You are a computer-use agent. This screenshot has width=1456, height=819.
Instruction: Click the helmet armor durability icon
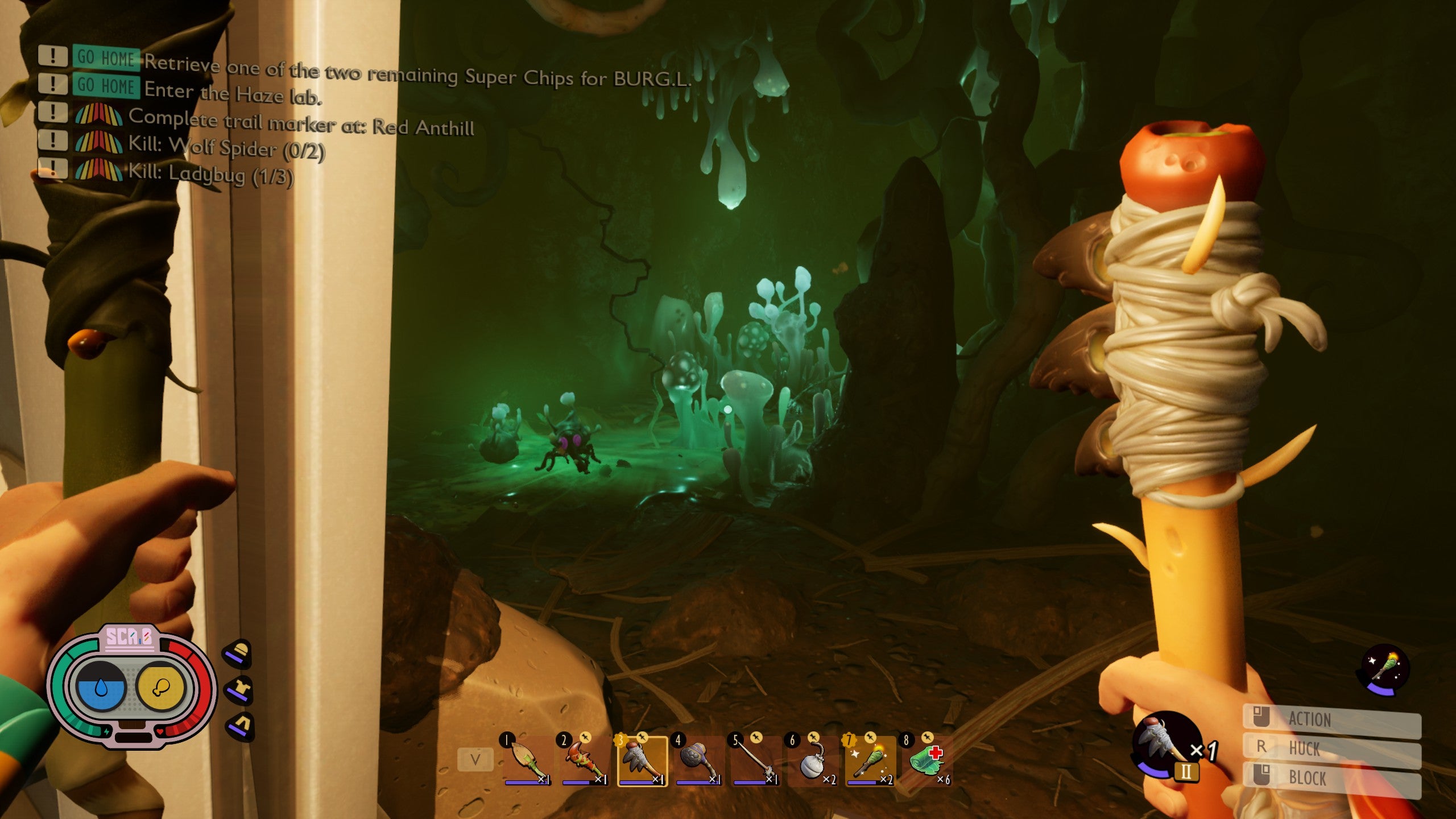coord(238,653)
